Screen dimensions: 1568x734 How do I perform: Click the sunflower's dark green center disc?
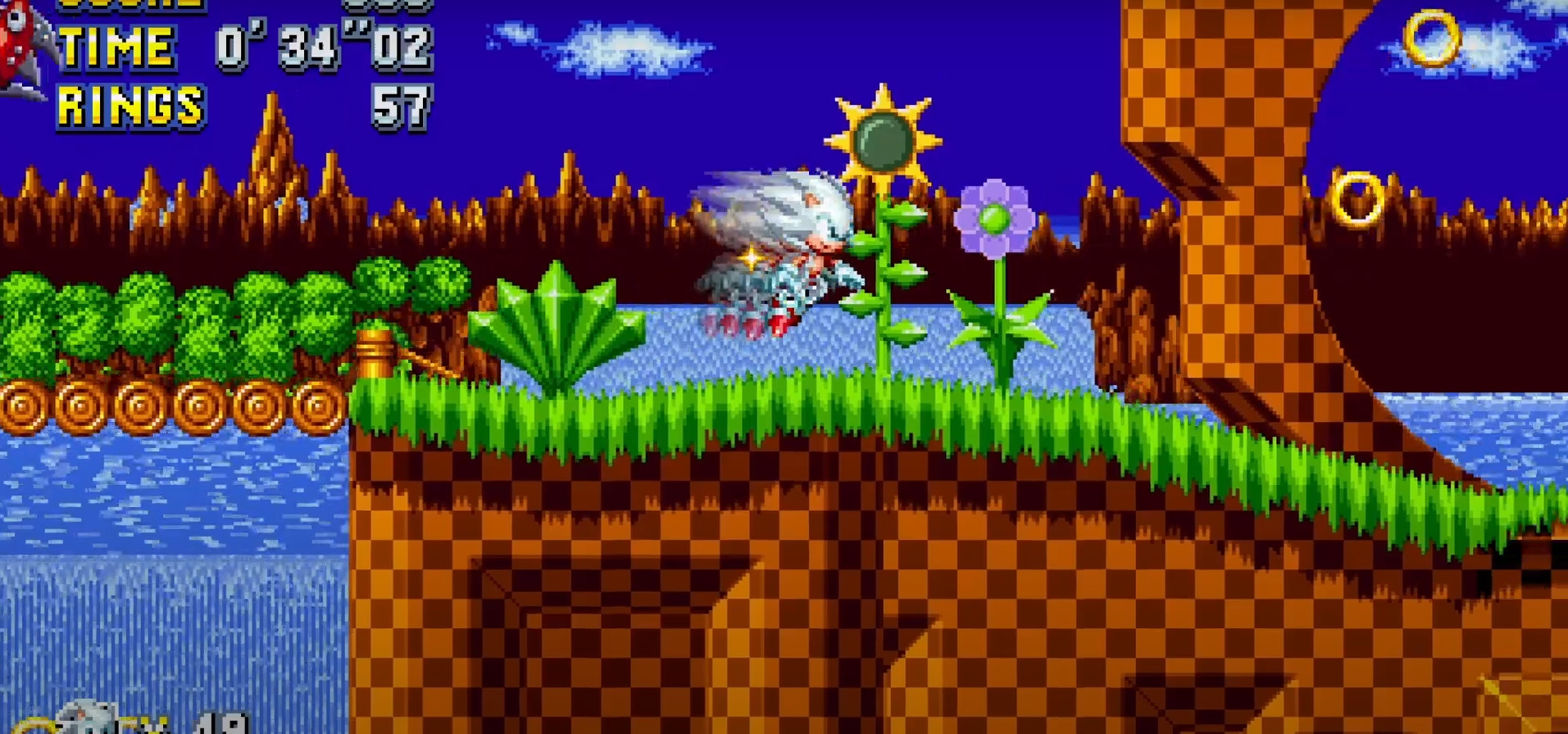click(x=883, y=139)
